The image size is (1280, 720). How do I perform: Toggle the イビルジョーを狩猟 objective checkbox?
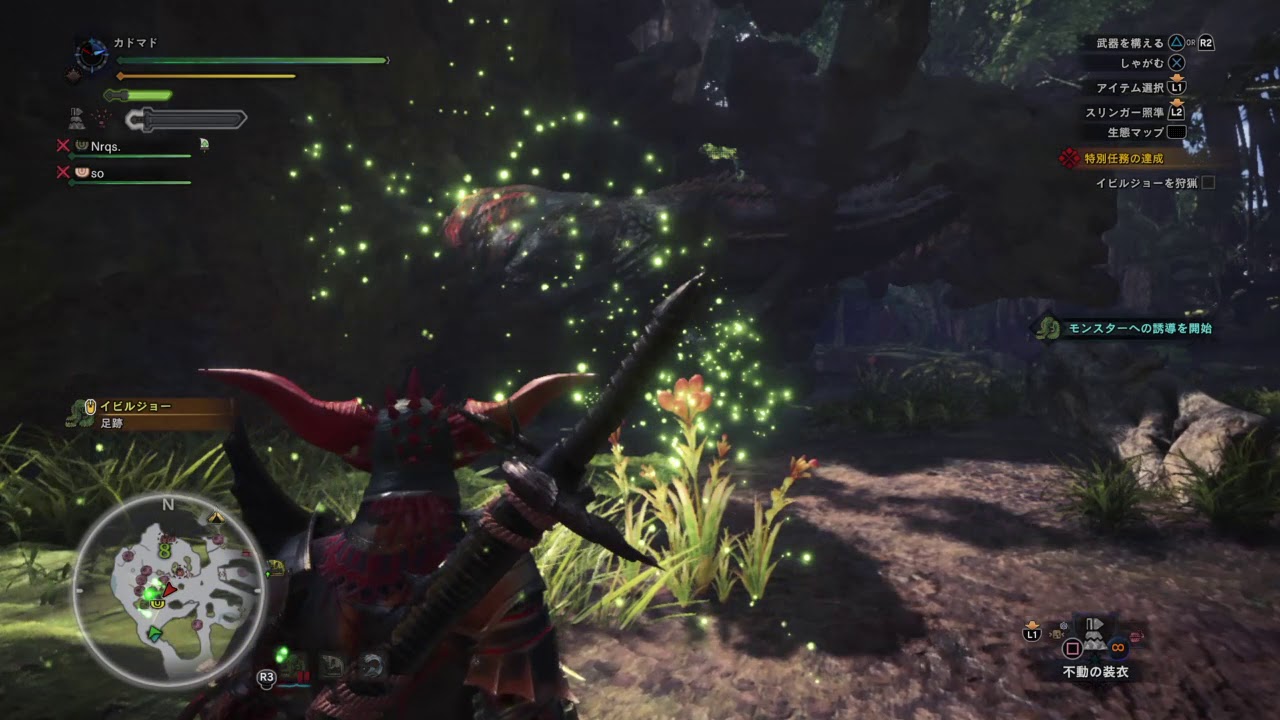pos(1208,183)
